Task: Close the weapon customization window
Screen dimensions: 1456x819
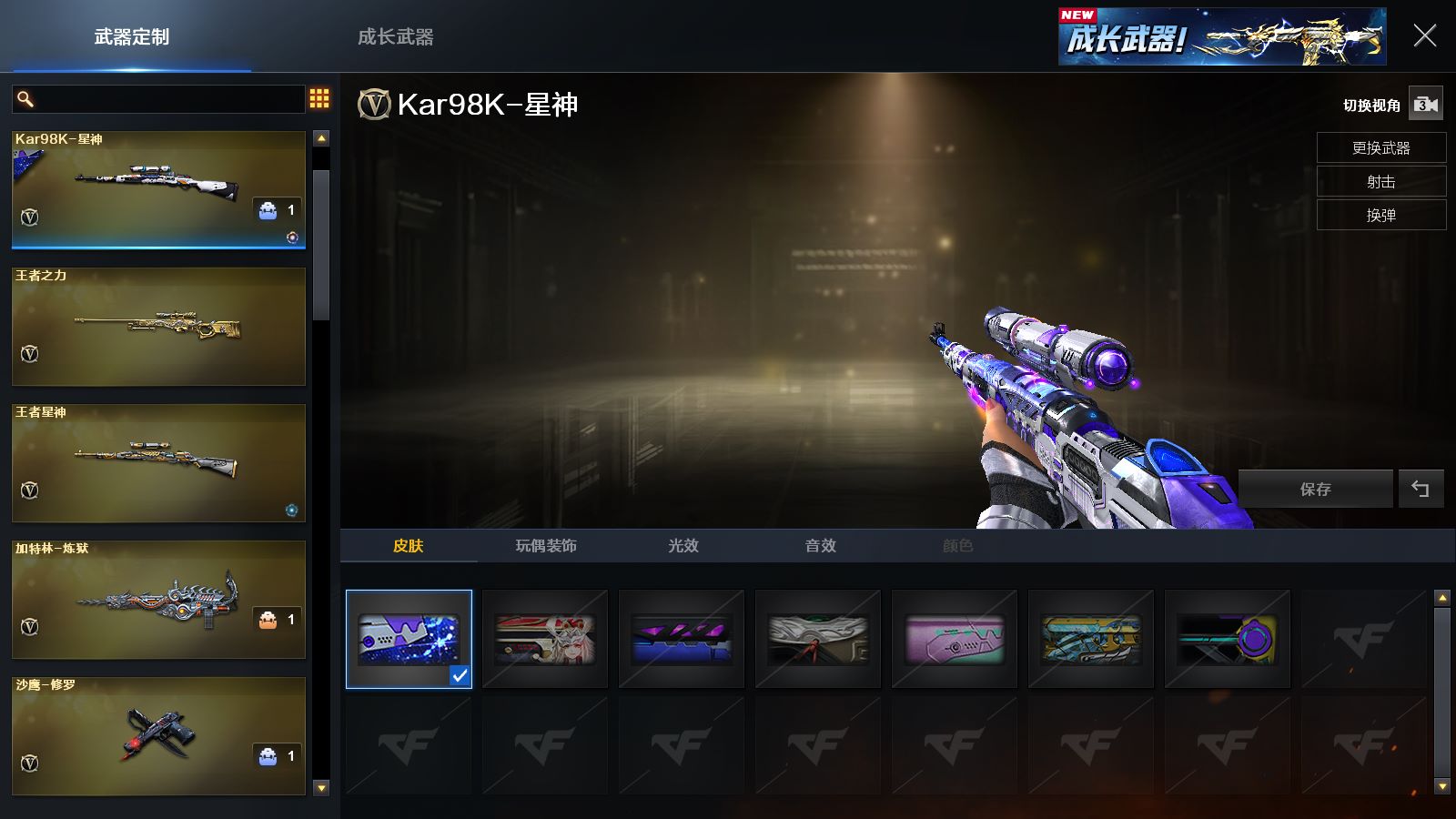Action: click(1424, 36)
